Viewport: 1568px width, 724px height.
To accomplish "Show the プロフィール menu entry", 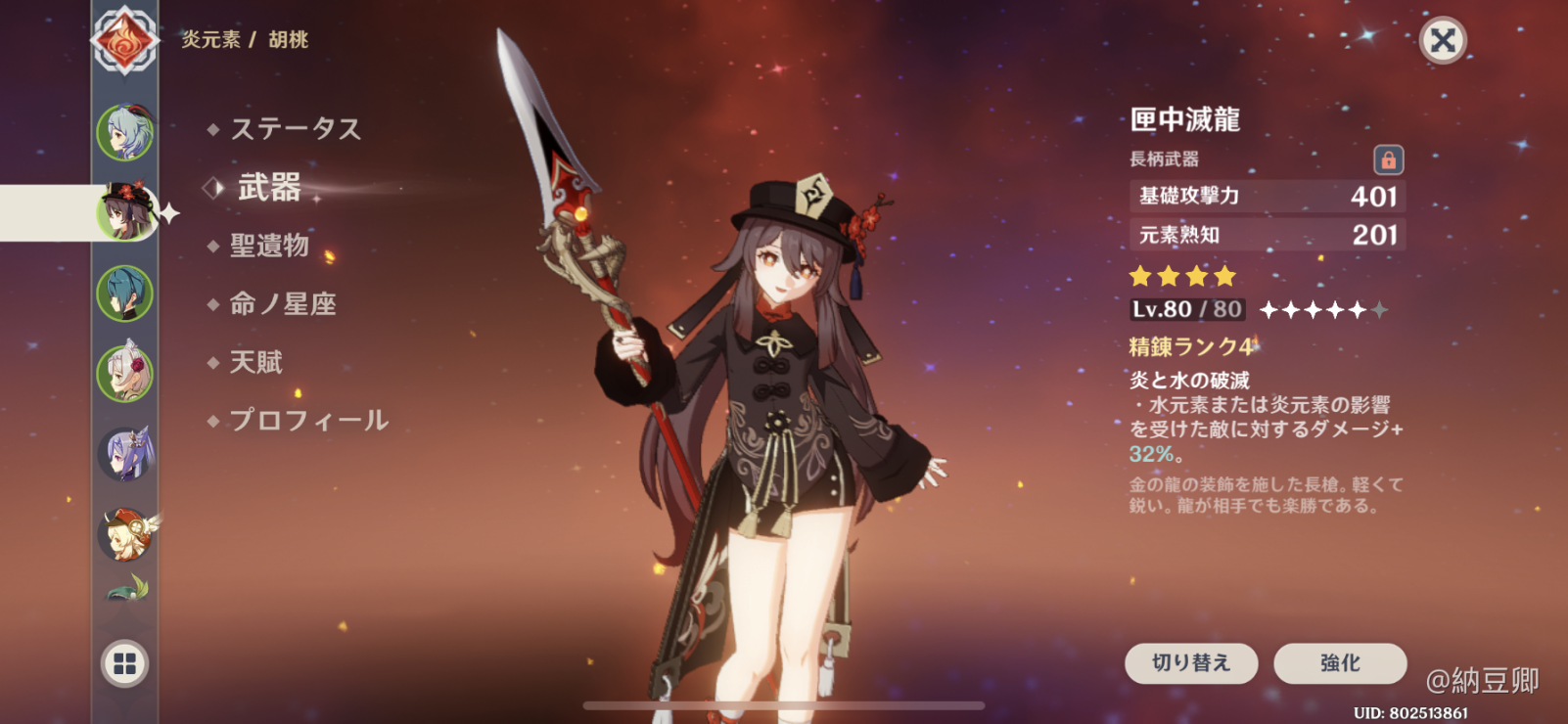I will [x=308, y=421].
